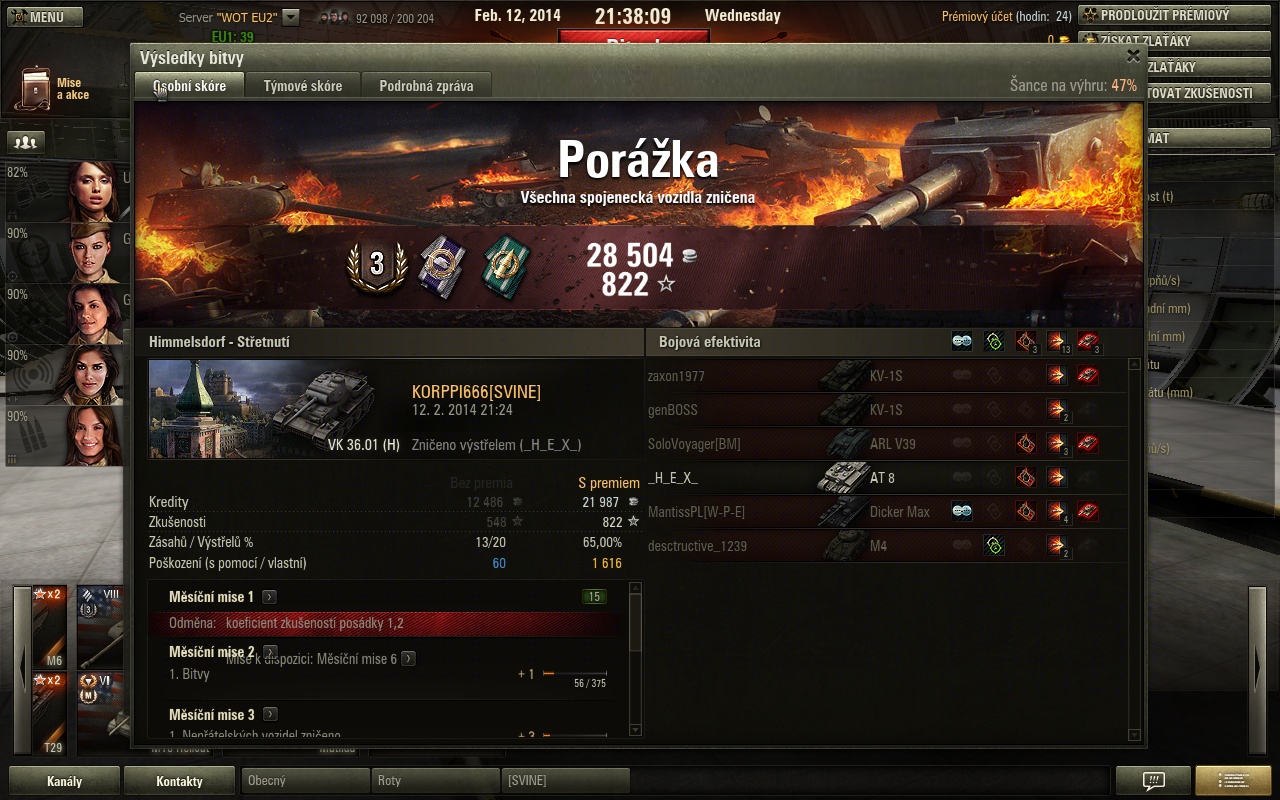Select the SVINE clan chat tab

(x=565, y=780)
